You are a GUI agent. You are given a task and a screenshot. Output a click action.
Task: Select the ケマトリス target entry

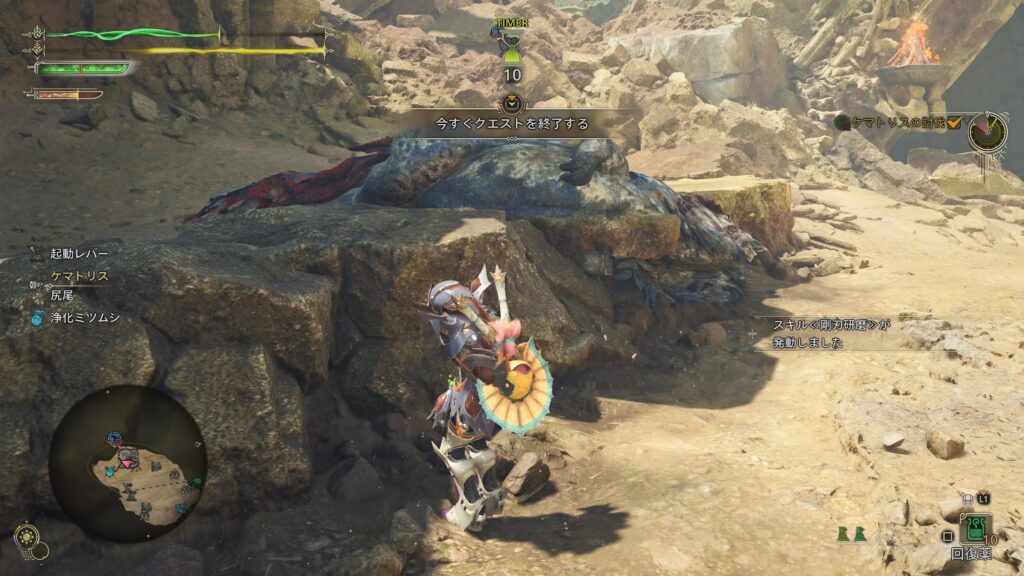(x=79, y=276)
